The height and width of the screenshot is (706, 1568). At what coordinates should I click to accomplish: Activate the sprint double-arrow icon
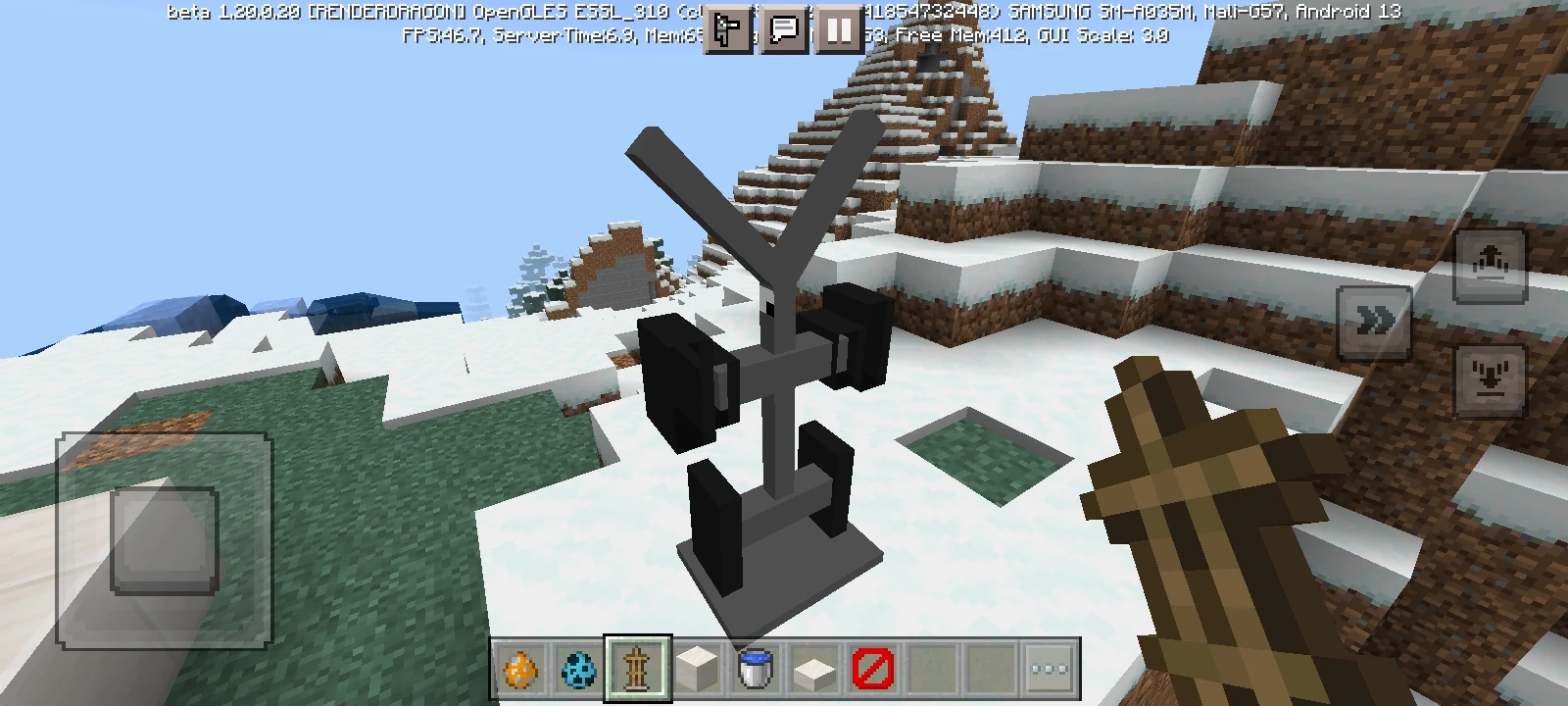[x=1377, y=317]
